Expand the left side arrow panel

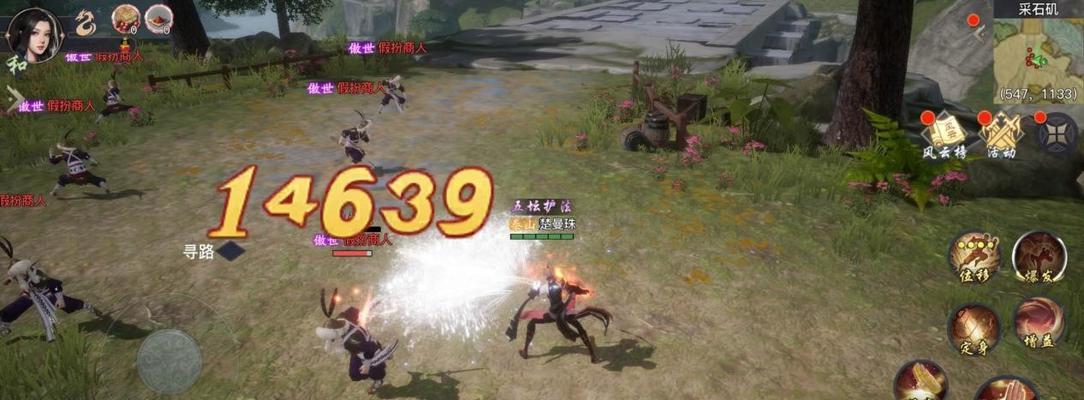[x=13, y=99]
